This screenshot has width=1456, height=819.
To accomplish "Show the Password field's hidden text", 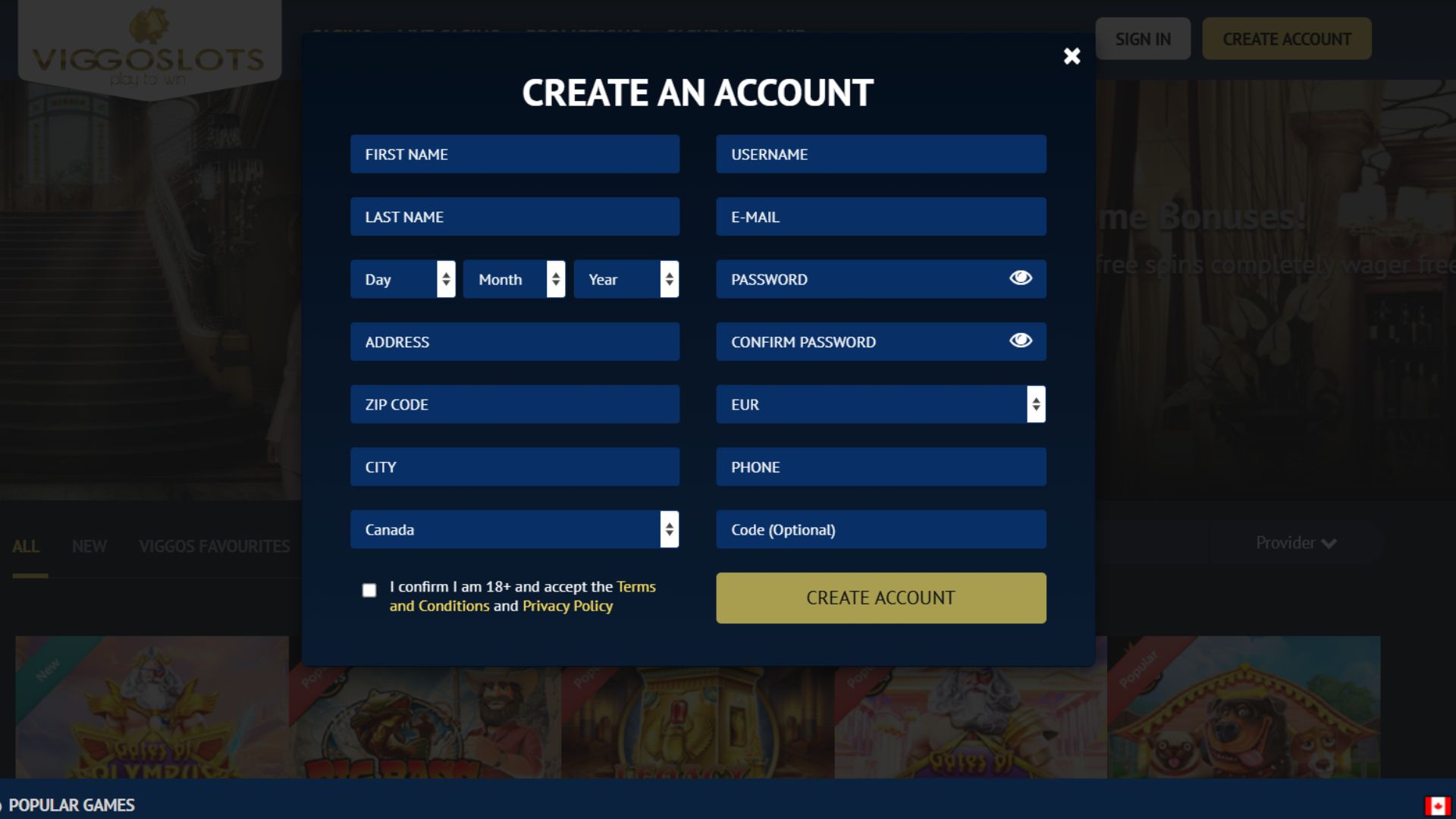I will 1021,278.
